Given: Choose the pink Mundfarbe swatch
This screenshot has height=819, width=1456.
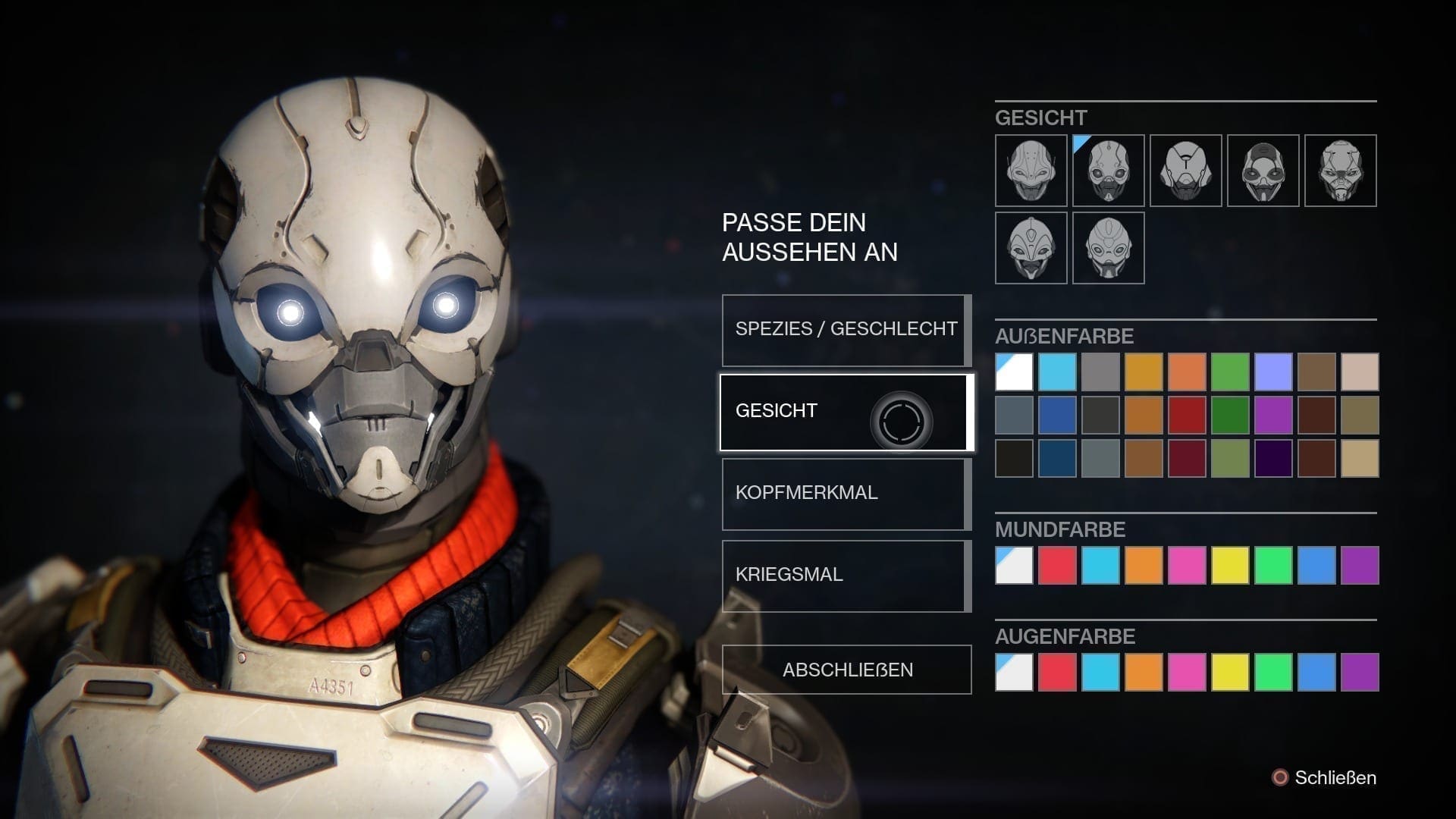Looking at the screenshot, I should (1187, 565).
